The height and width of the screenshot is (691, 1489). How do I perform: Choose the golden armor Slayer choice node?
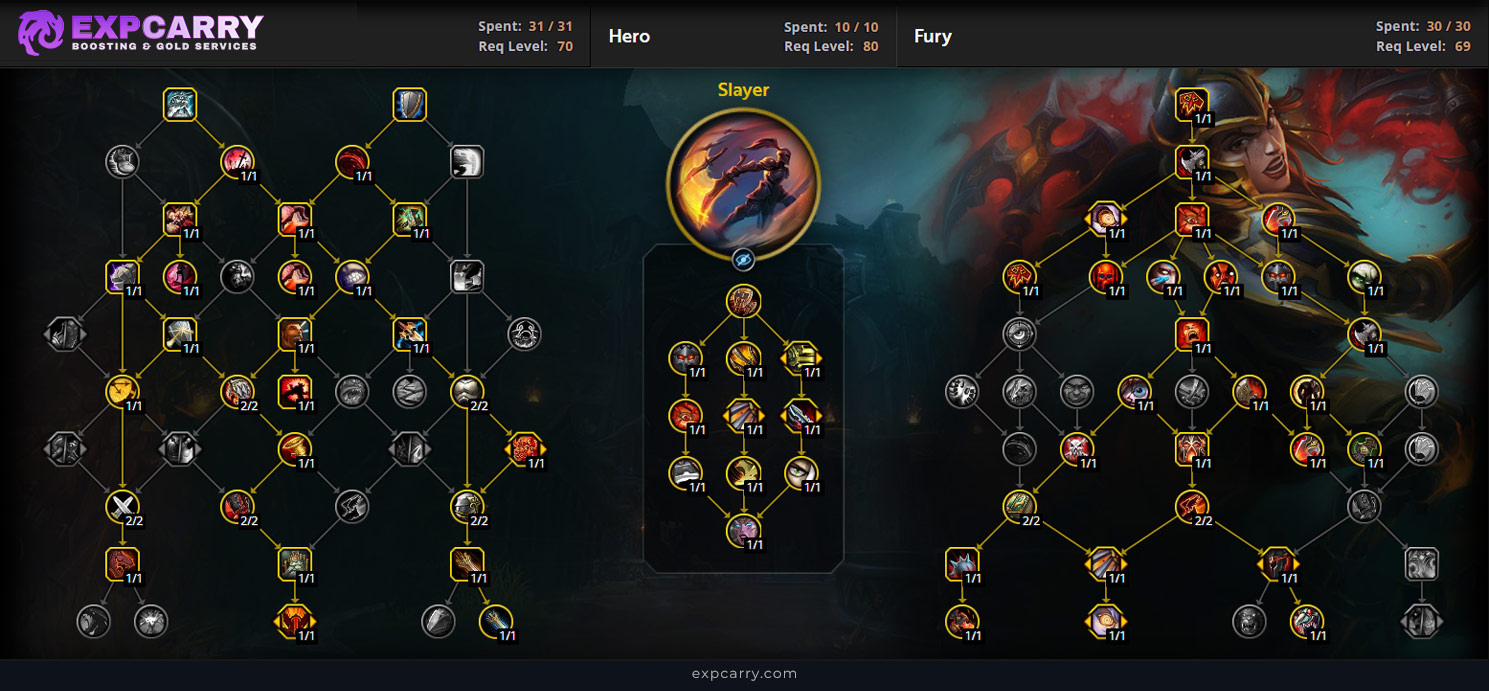click(800, 357)
